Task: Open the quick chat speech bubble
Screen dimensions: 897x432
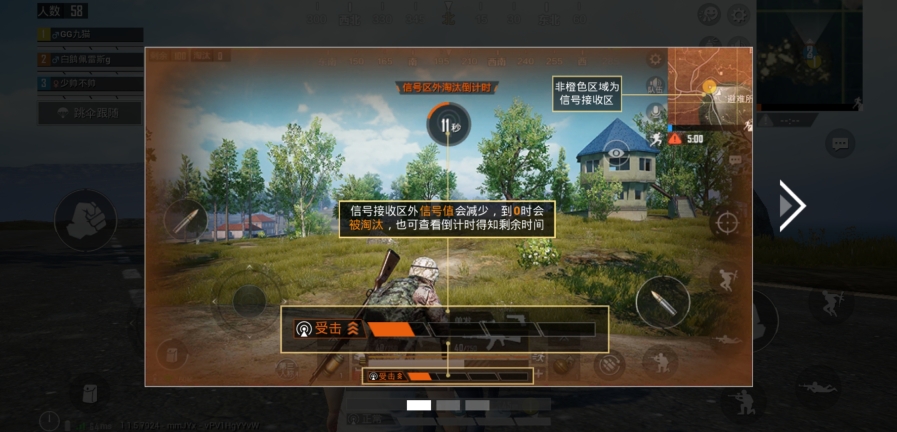Action: pos(840,144)
